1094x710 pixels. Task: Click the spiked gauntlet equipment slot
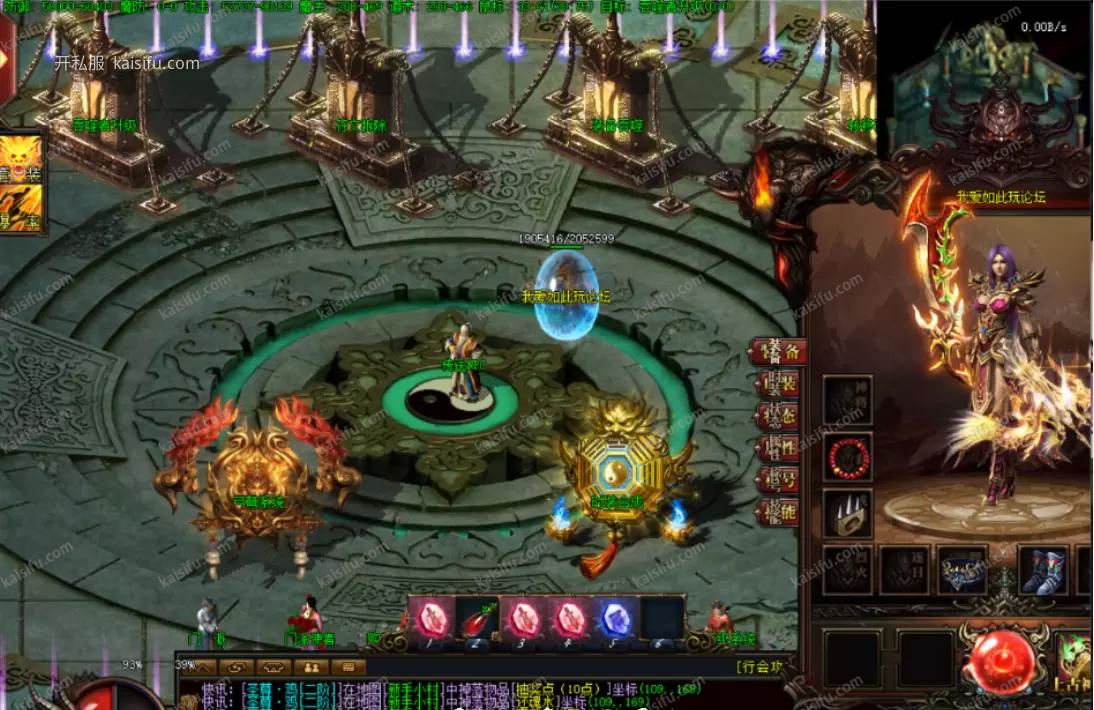(848, 513)
